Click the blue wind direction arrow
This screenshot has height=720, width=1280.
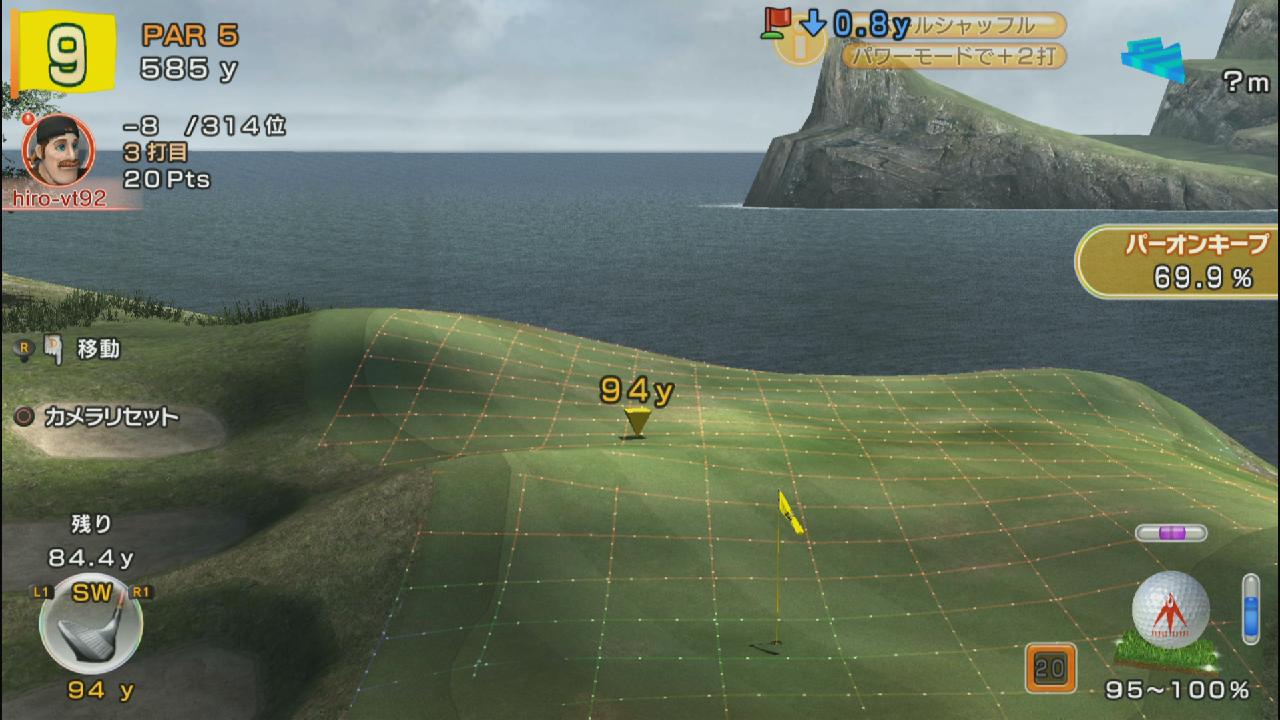[1153, 58]
